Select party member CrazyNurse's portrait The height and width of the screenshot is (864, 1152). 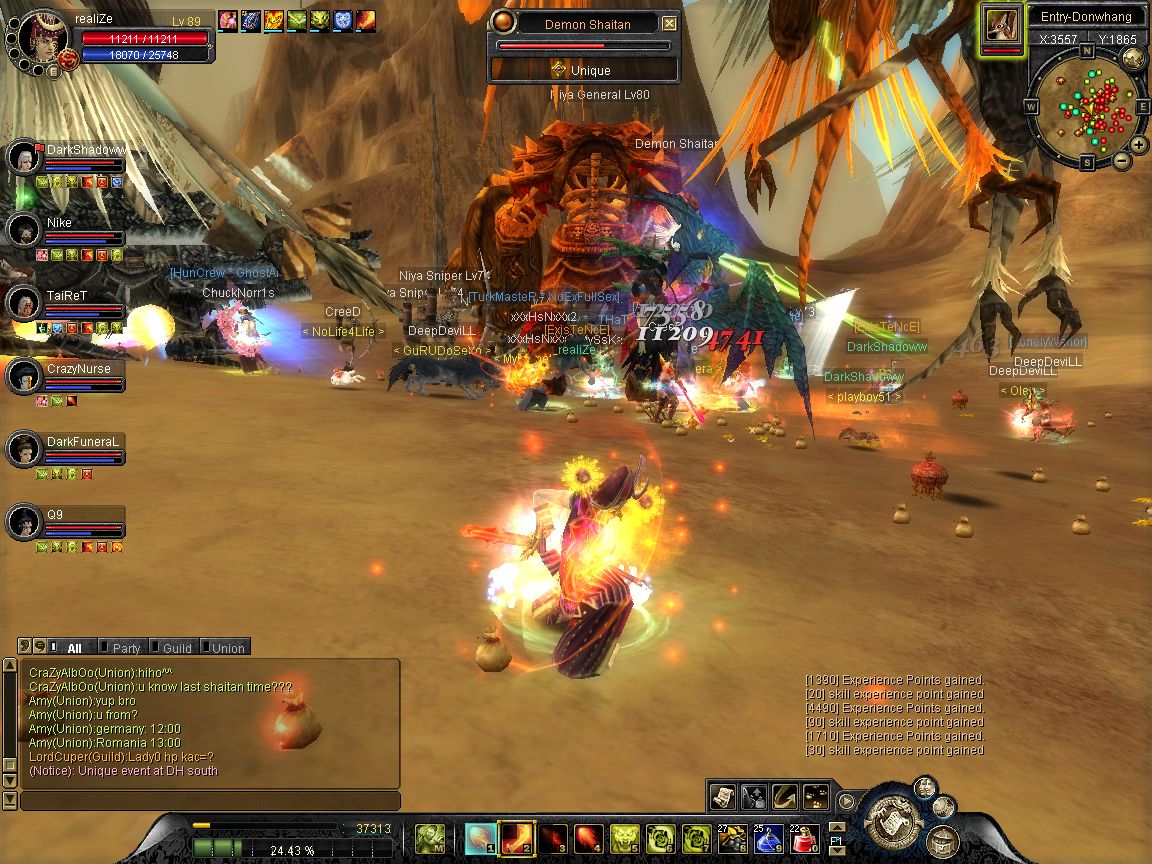pos(23,377)
